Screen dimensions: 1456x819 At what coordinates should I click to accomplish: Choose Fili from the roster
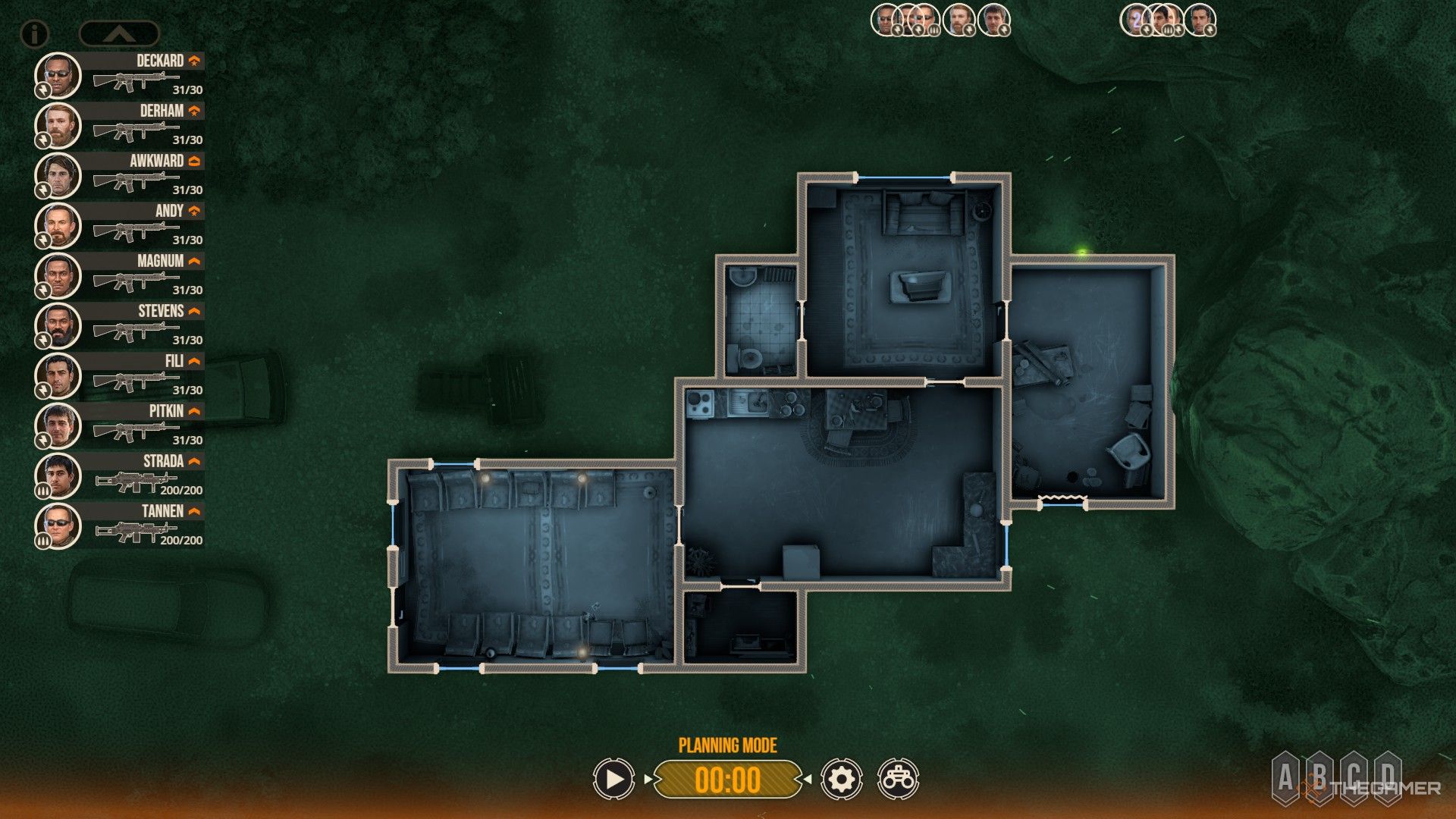[120, 375]
